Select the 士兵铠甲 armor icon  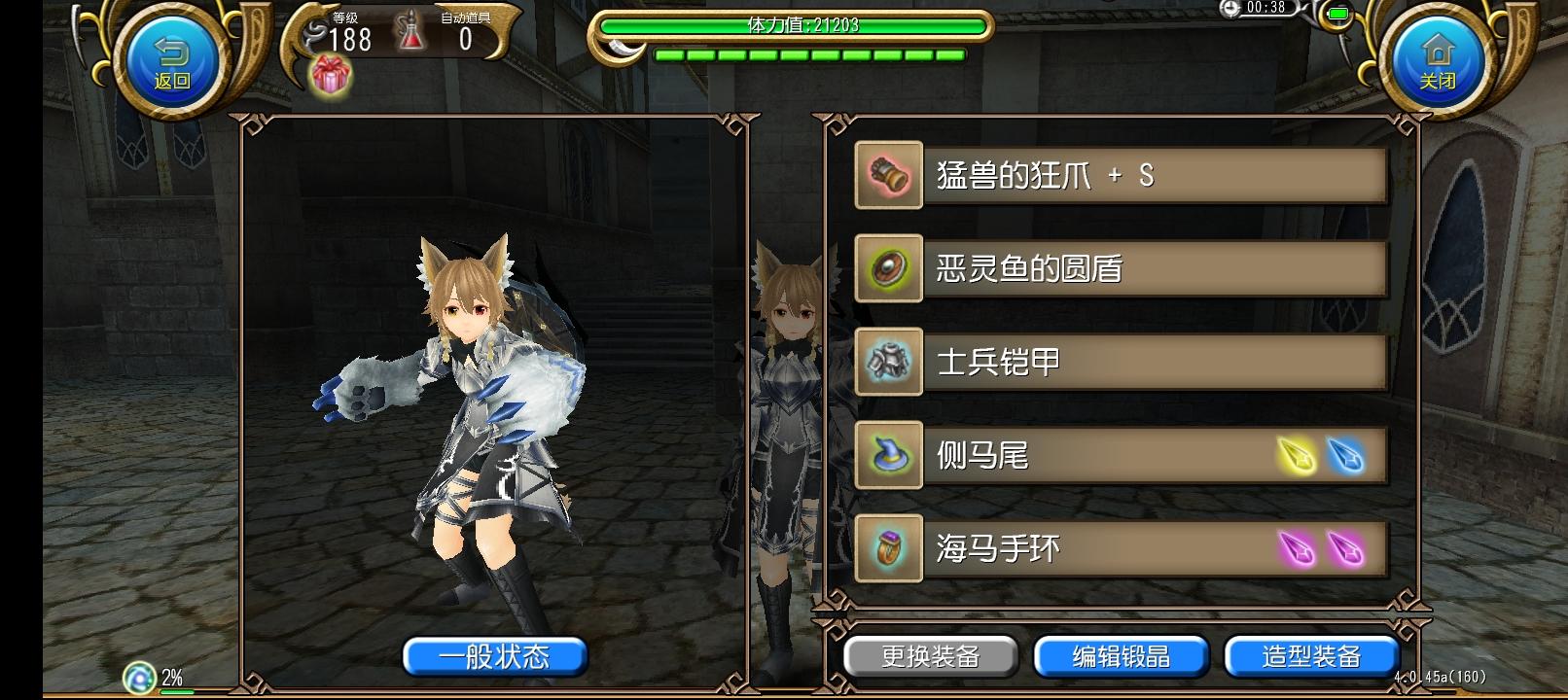[x=887, y=362]
